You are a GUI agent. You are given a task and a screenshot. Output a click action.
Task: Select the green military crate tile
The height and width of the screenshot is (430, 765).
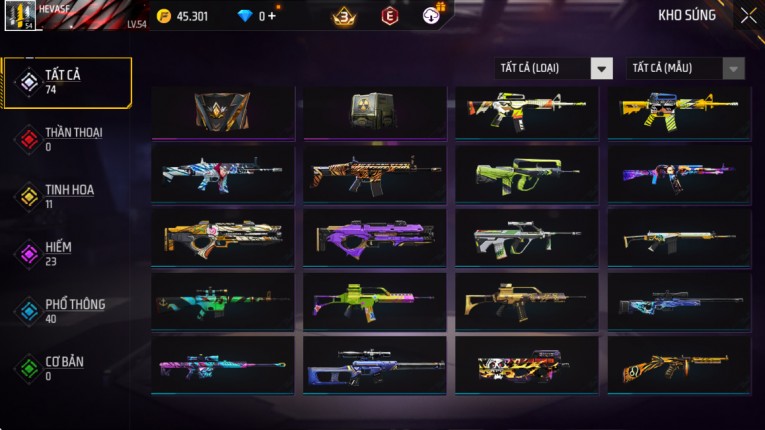pos(373,110)
